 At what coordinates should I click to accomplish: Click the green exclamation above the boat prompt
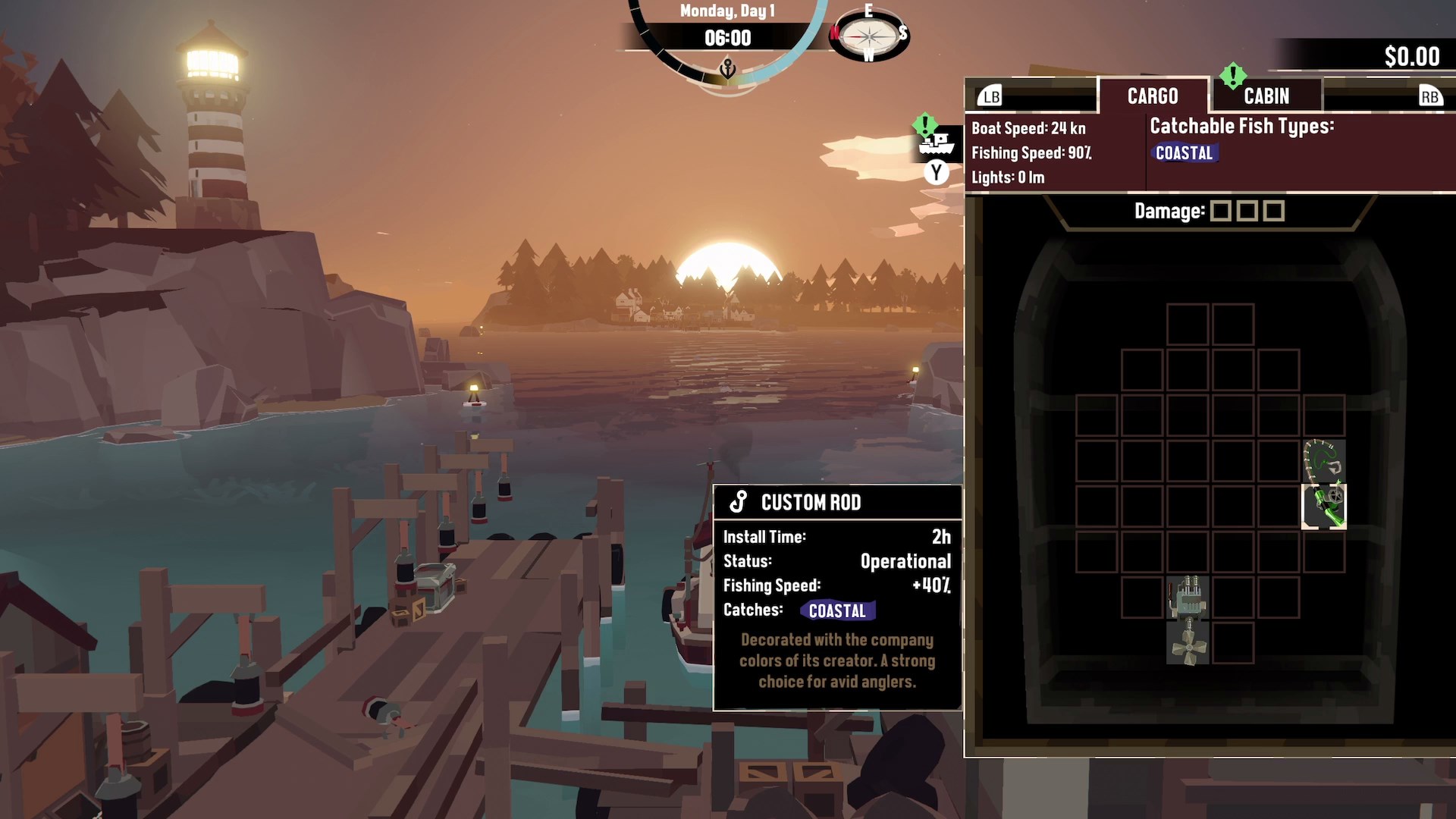(x=925, y=123)
